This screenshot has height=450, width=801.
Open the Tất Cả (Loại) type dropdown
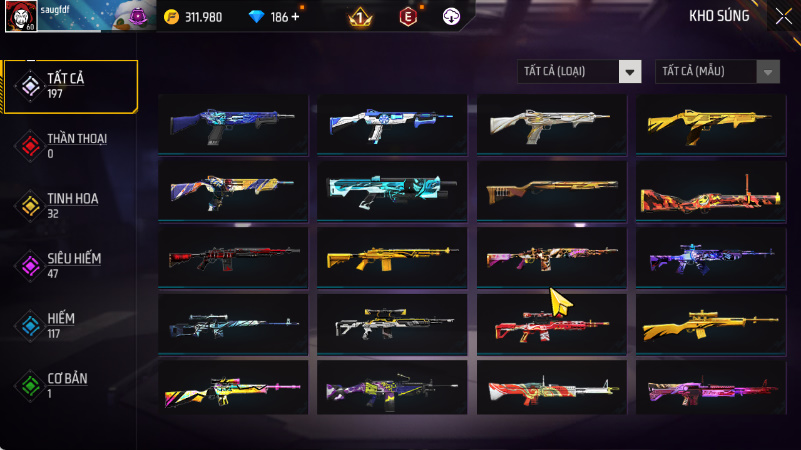click(579, 71)
